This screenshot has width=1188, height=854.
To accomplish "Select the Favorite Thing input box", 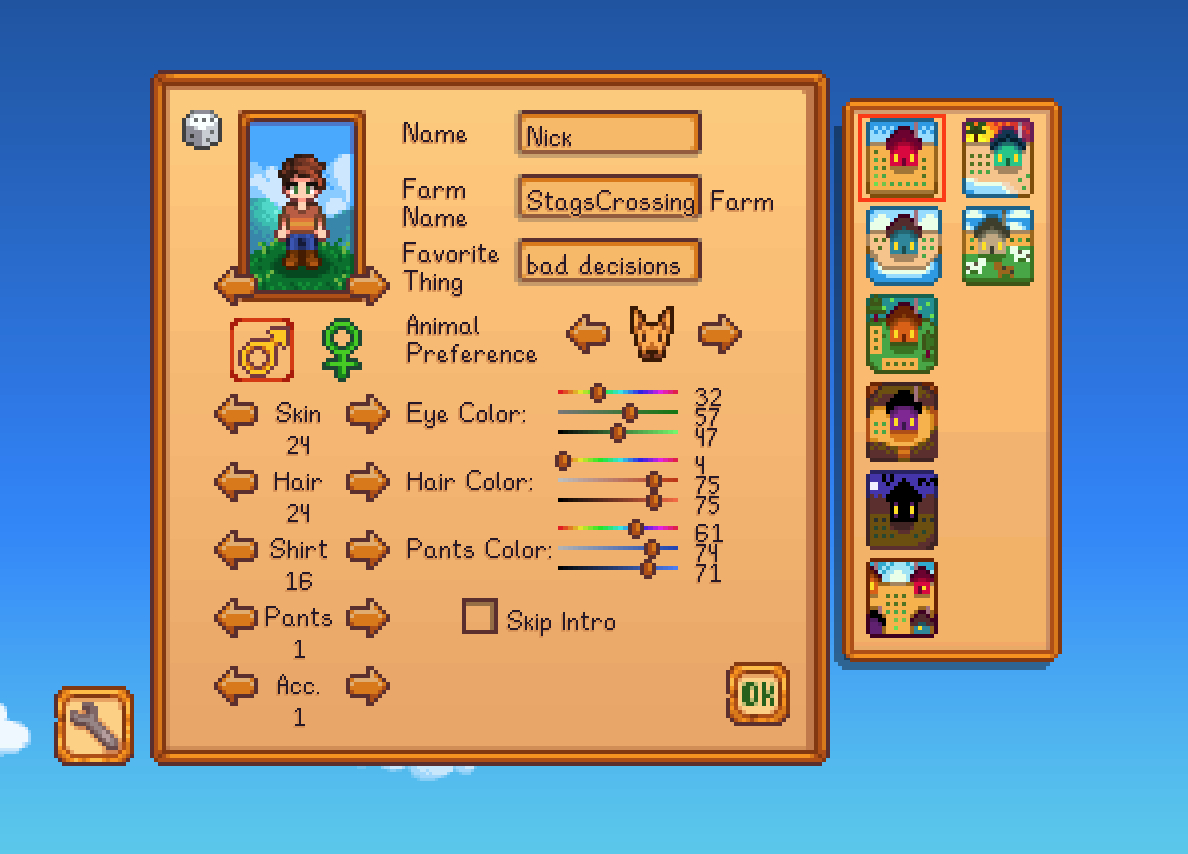I will tap(608, 264).
